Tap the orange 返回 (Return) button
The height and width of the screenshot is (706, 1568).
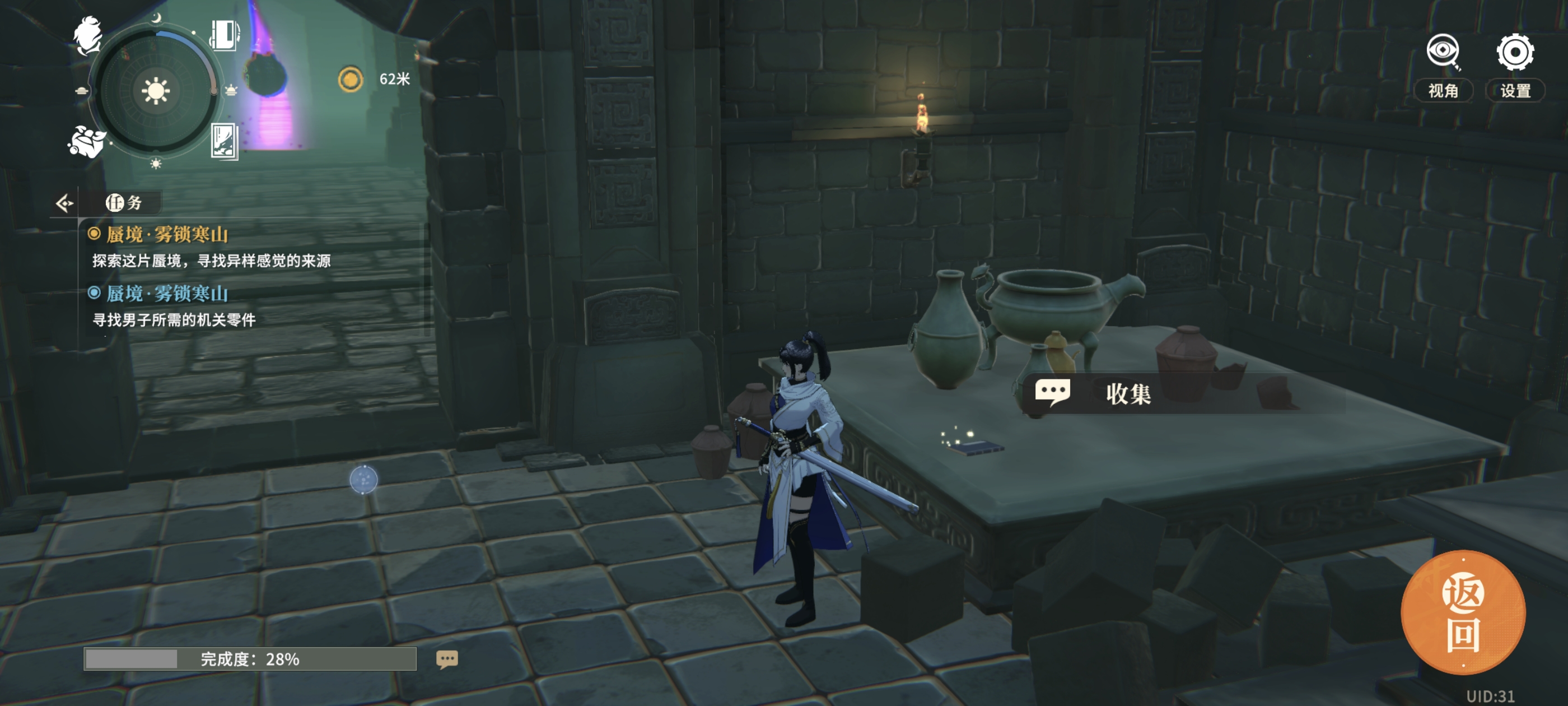[1463, 614]
